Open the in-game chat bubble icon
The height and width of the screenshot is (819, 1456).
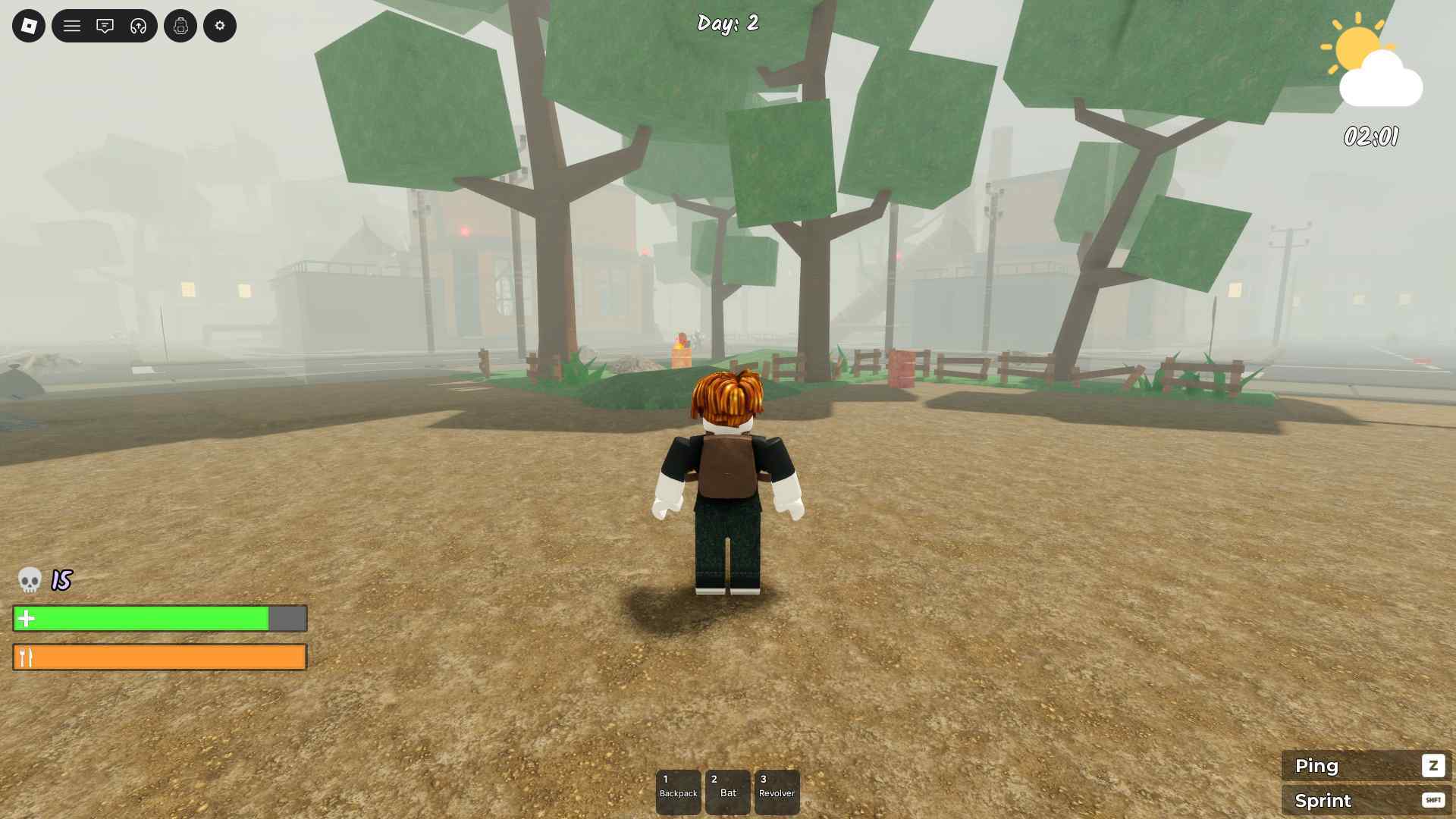tap(105, 25)
